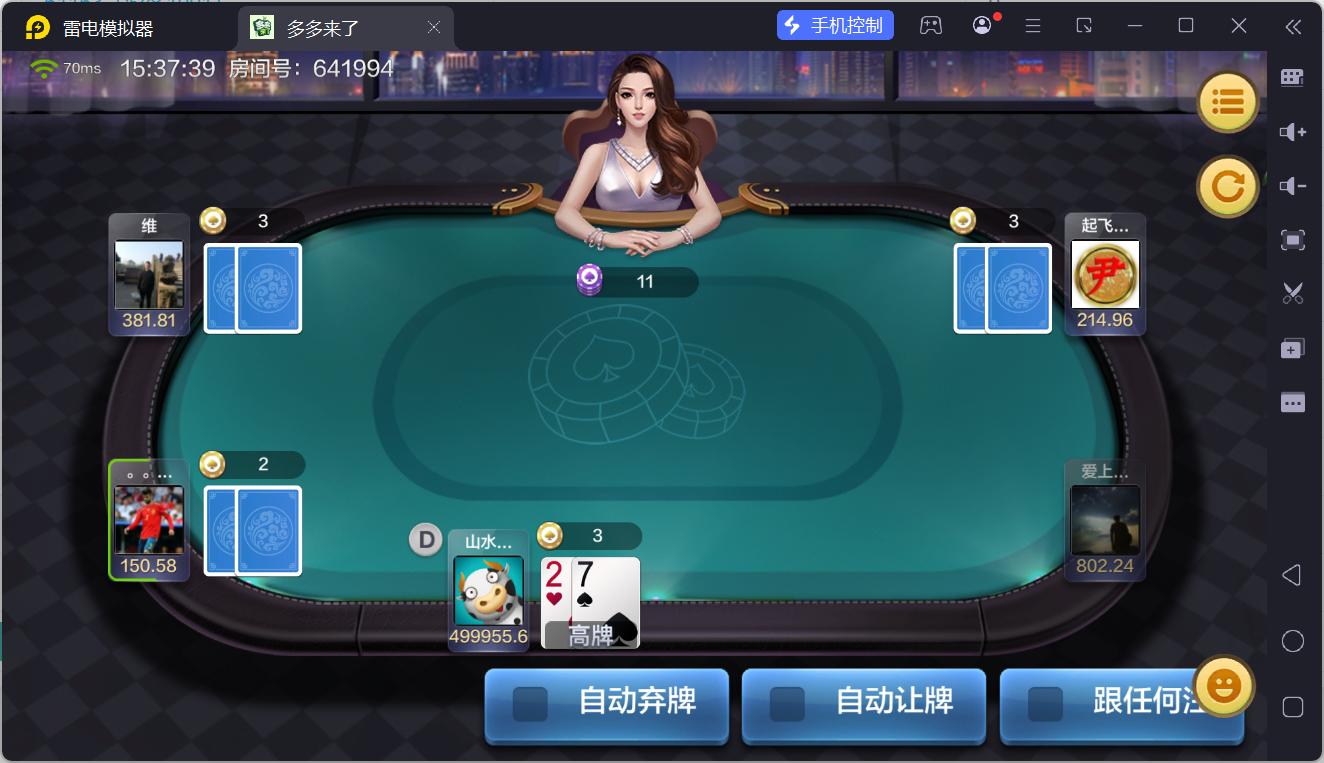Expand the 高牌 hand rank indicator

pyautogui.click(x=589, y=633)
